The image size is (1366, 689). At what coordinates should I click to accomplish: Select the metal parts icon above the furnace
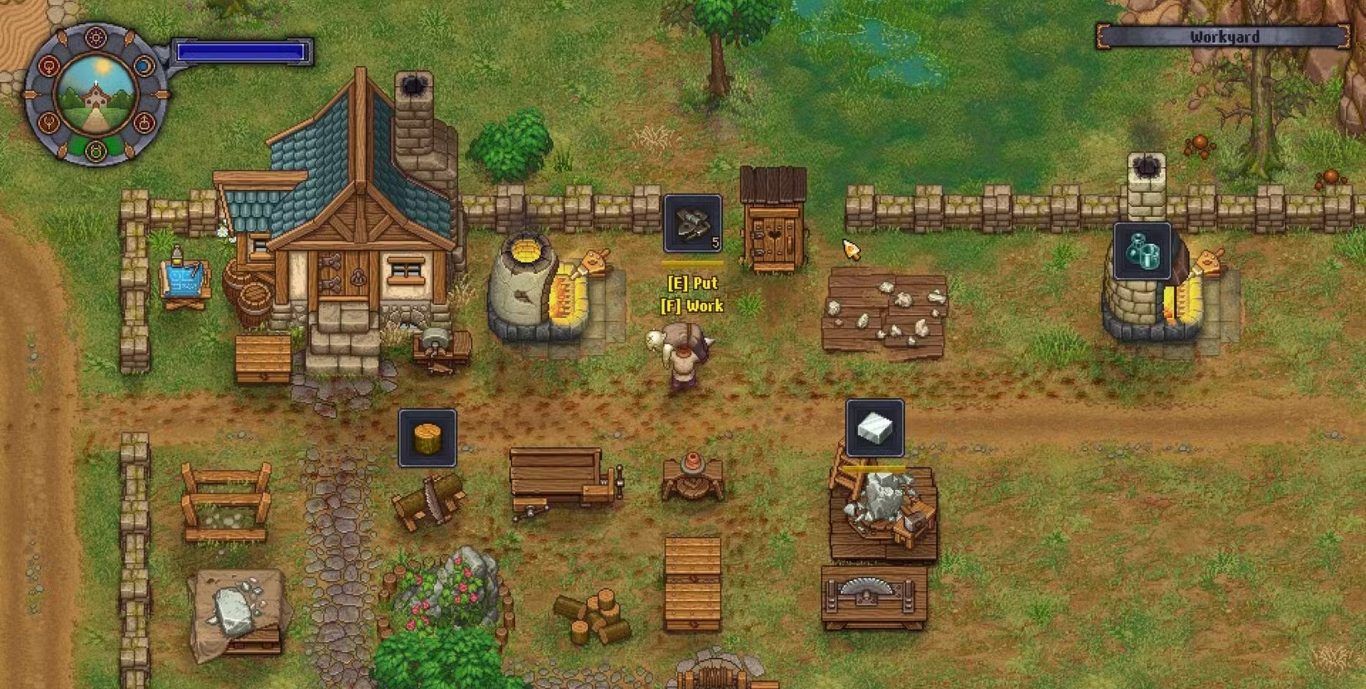[1142, 250]
